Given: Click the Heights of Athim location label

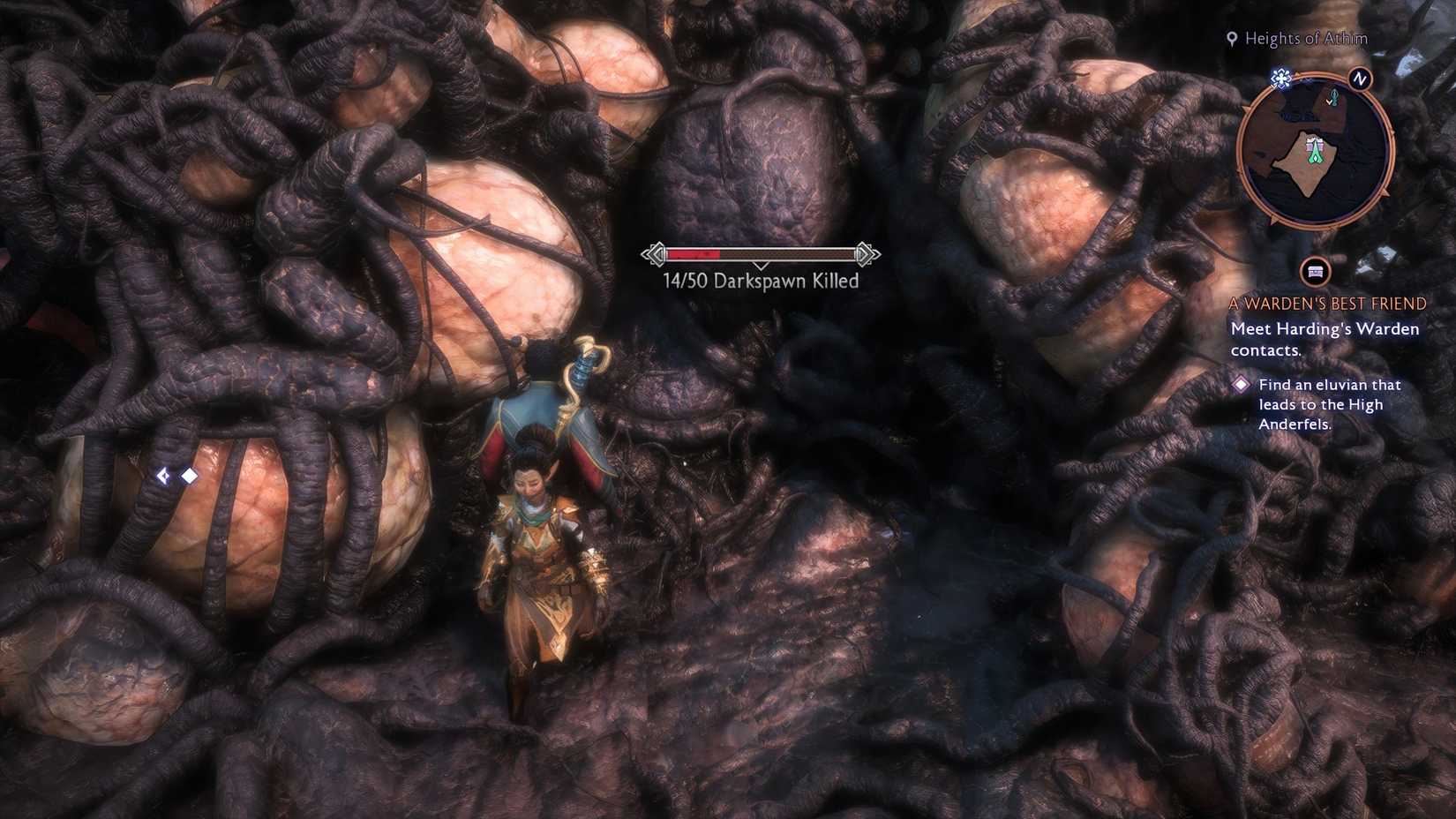Looking at the screenshot, I should 1304,39.
